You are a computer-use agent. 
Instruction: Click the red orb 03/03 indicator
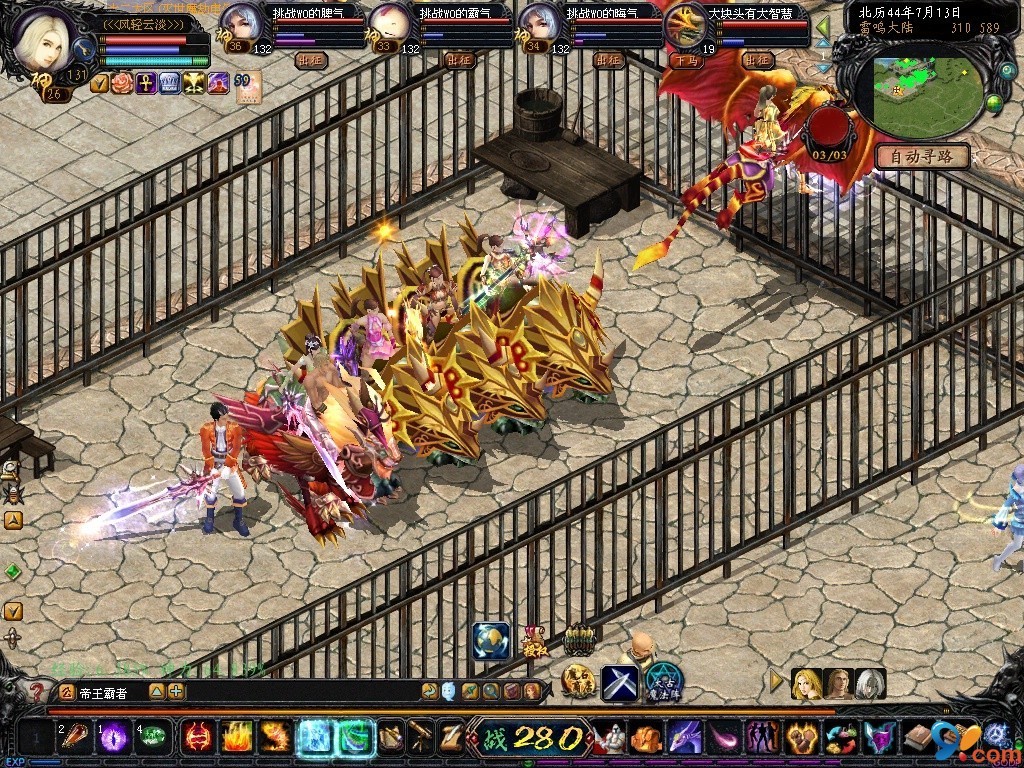point(830,129)
